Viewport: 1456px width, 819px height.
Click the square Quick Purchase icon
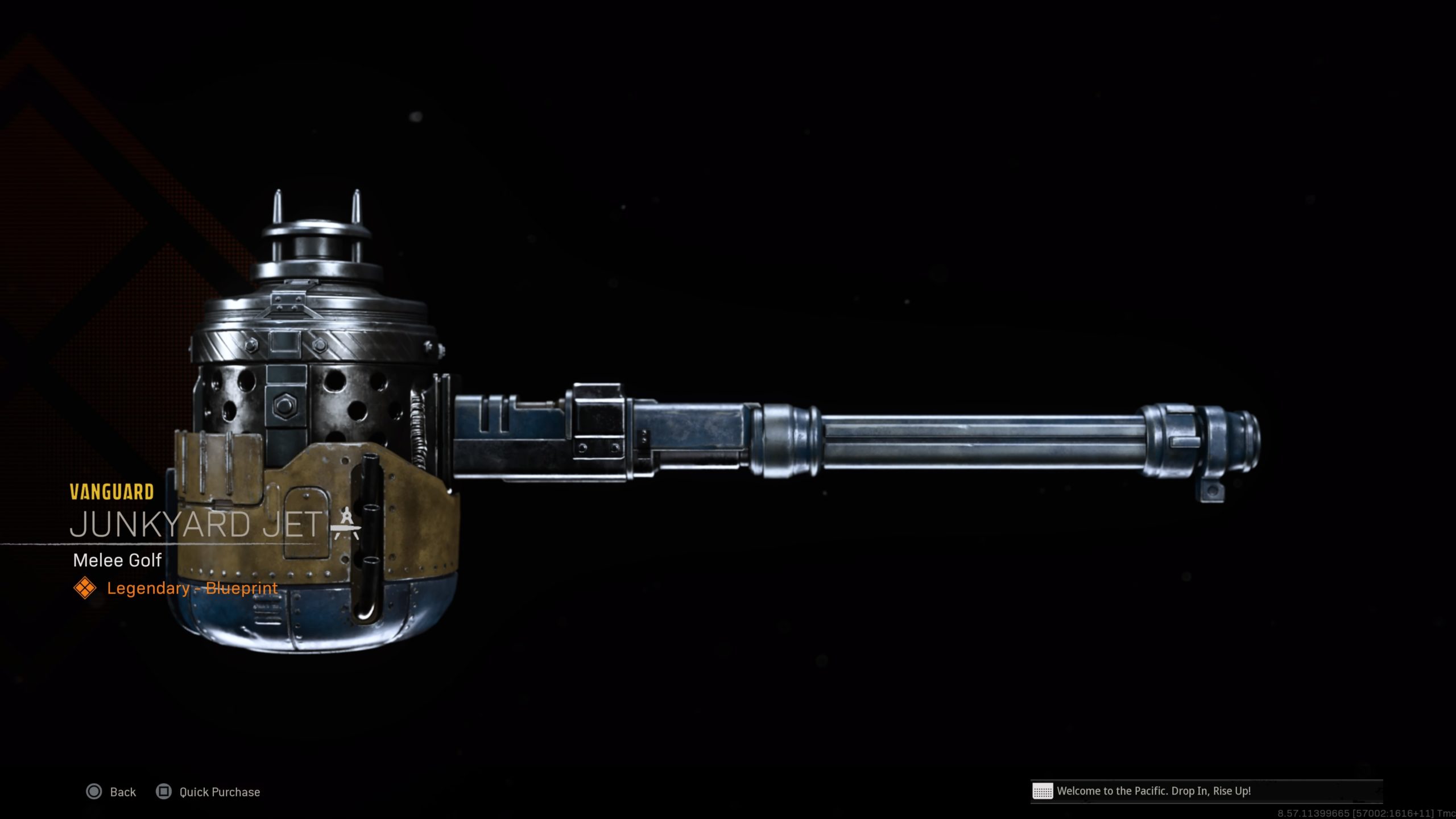[163, 792]
